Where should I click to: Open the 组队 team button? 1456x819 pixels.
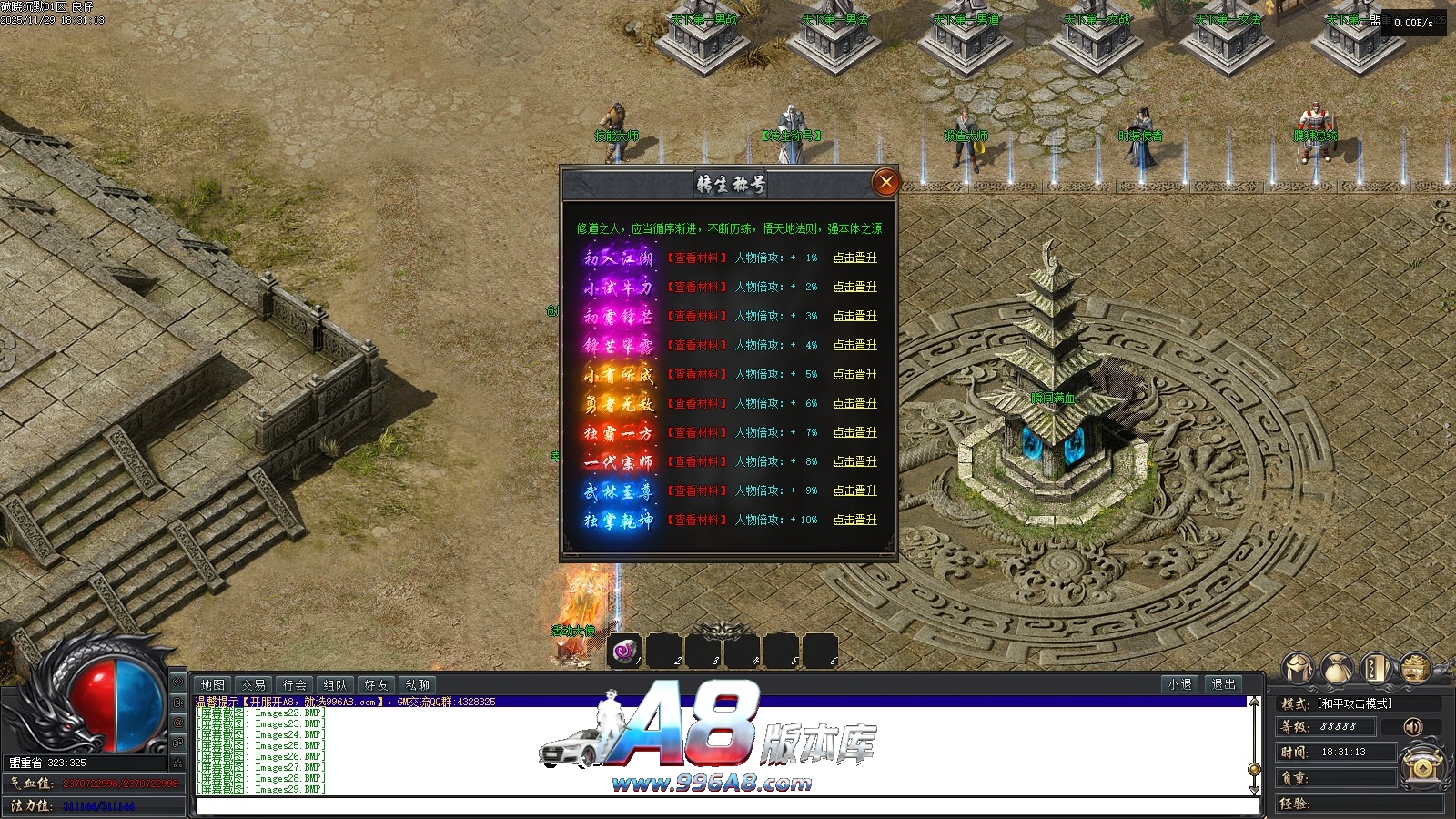pyautogui.click(x=336, y=684)
